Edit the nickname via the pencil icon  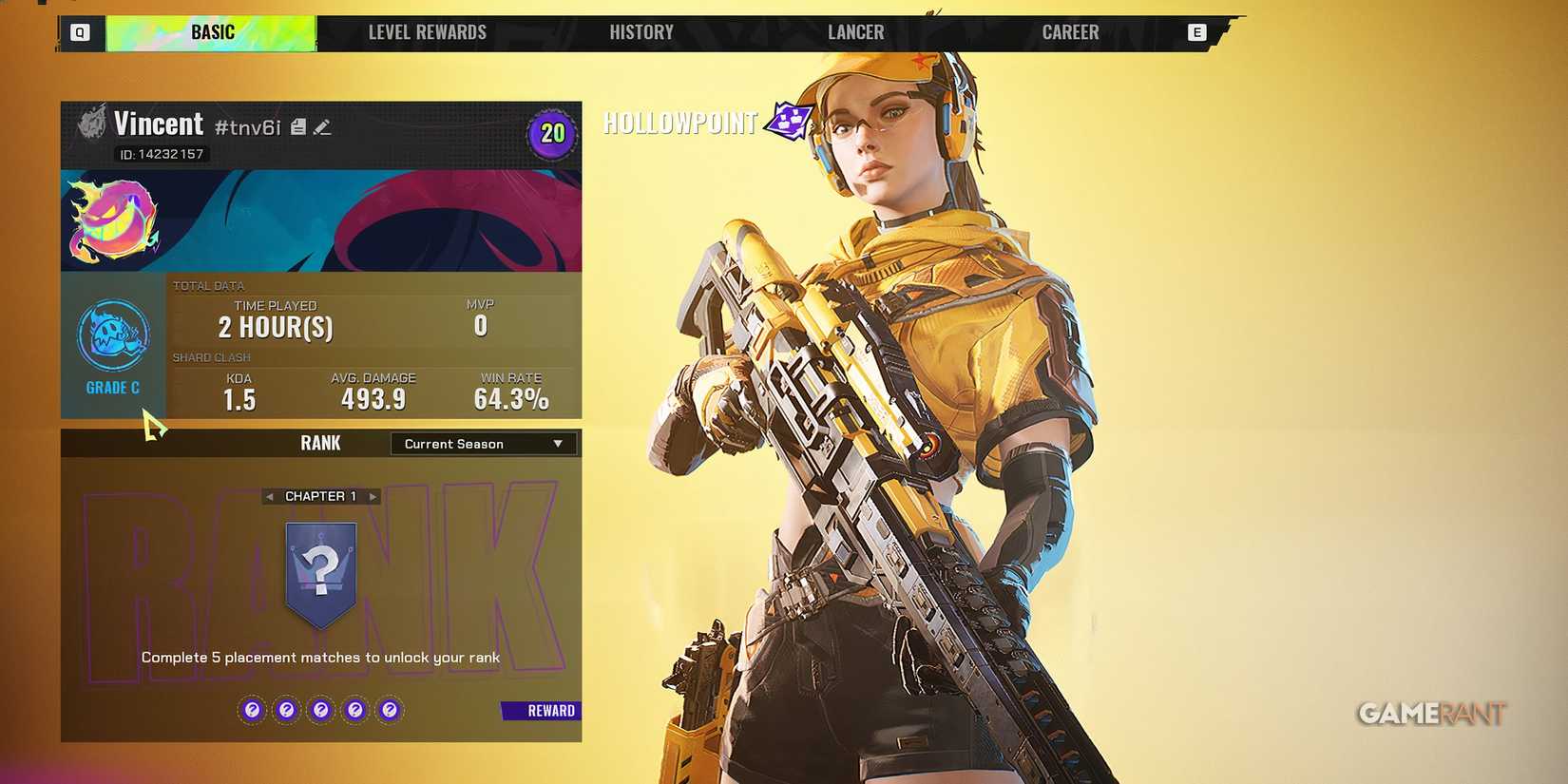(321, 125)
